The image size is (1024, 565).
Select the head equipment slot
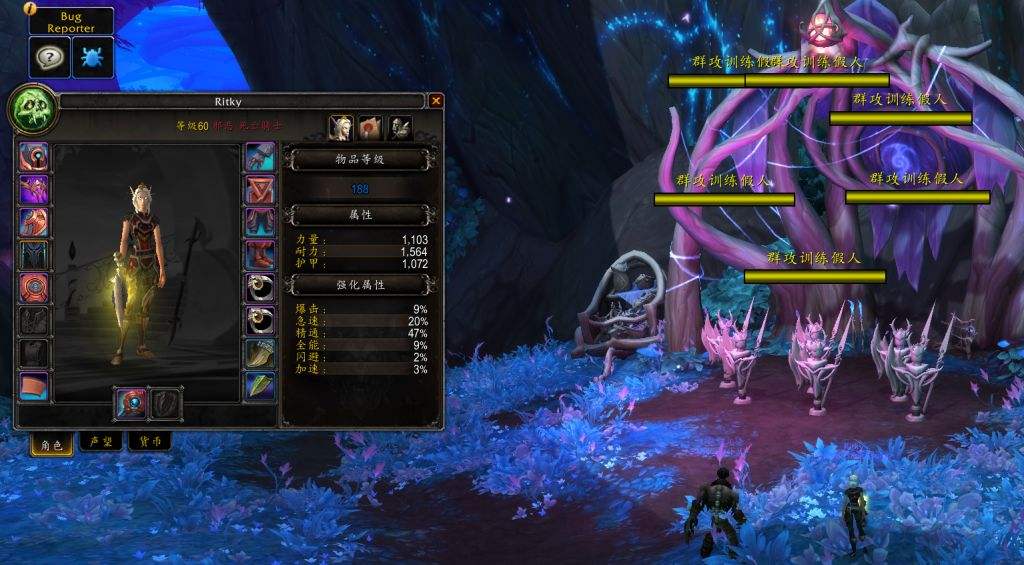tap(34, 157)
